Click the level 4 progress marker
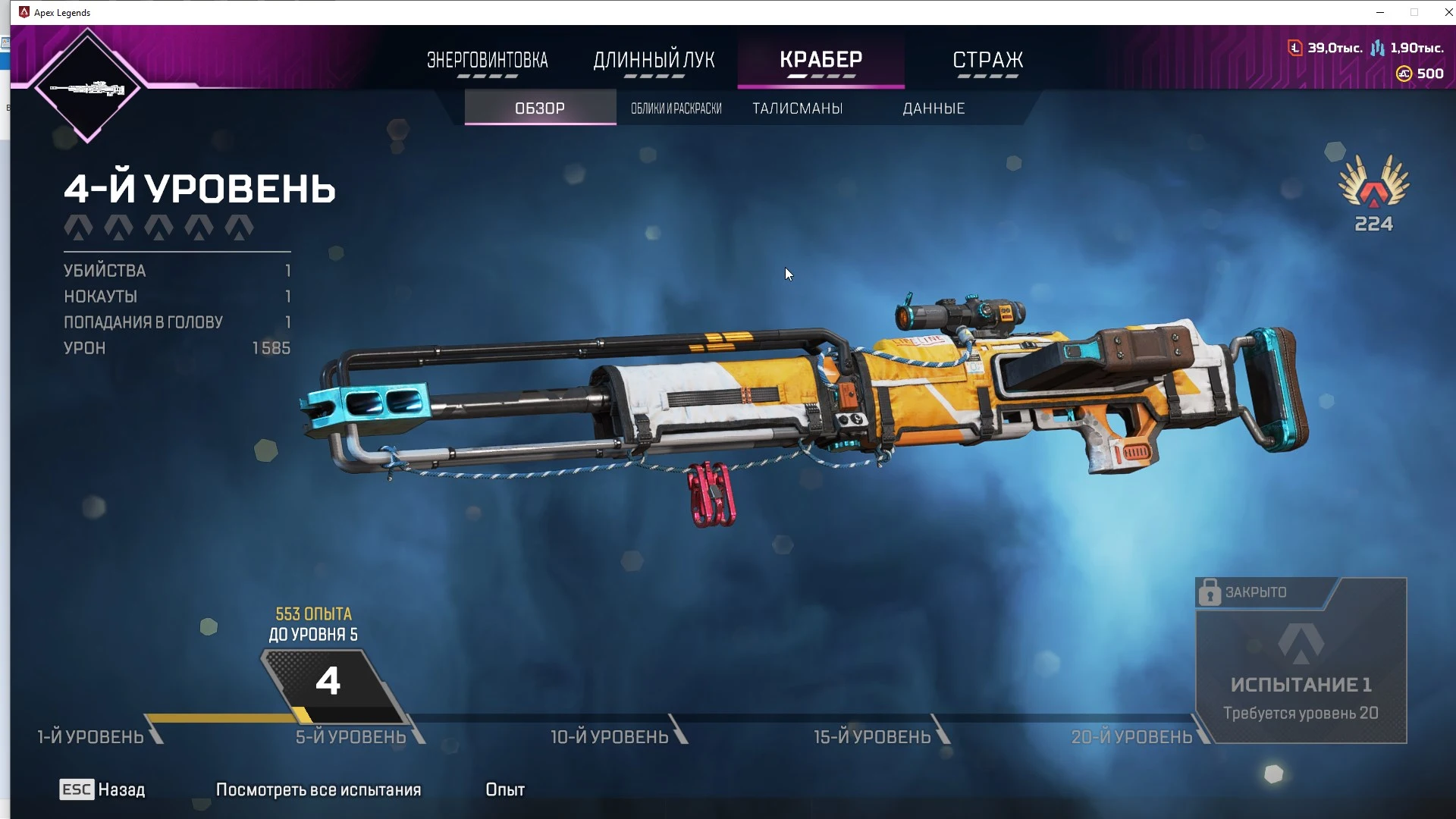The image size is (1456, 819). pos(328,682)
